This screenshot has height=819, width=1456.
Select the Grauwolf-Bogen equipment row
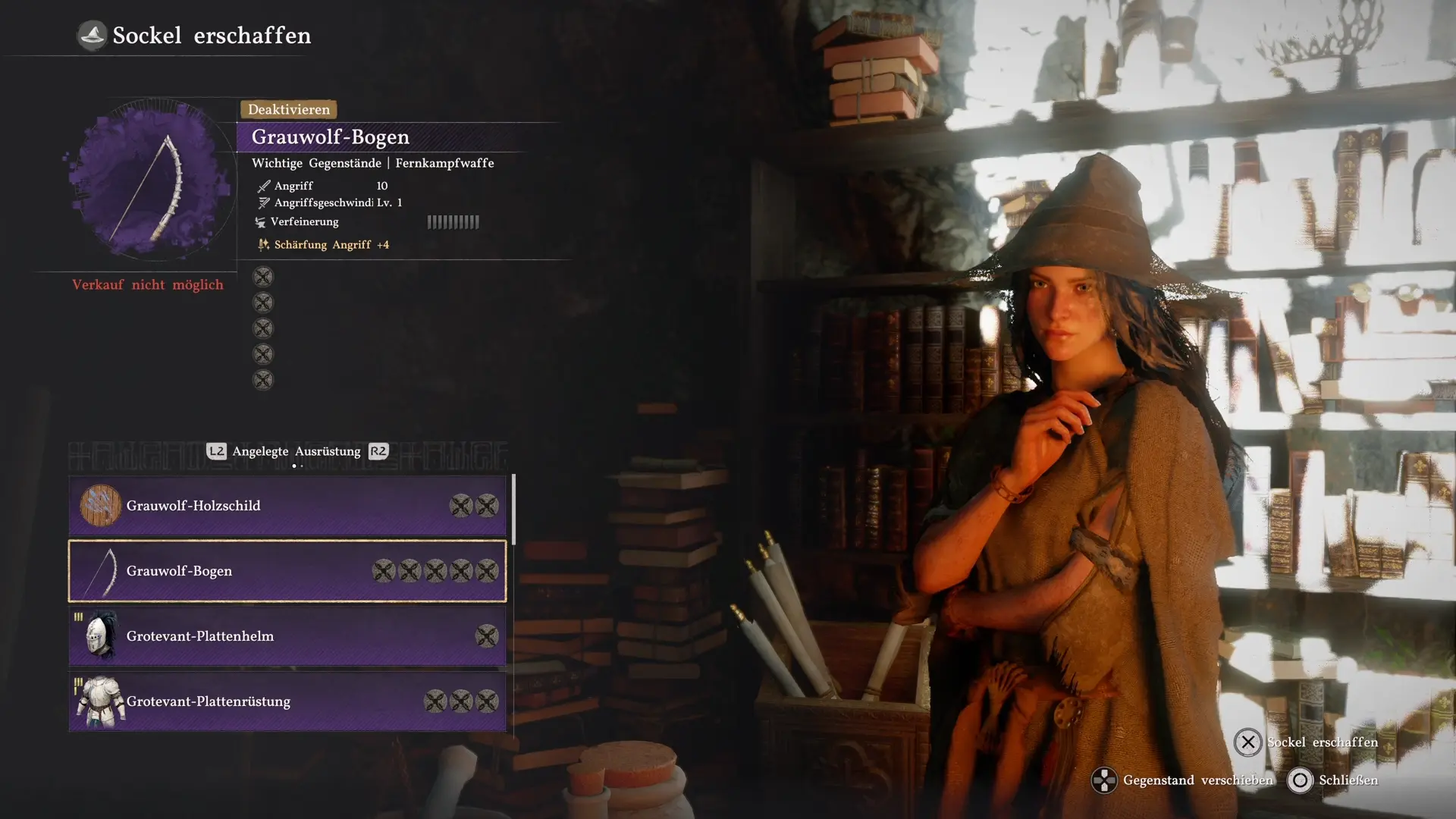pos(287,571)
